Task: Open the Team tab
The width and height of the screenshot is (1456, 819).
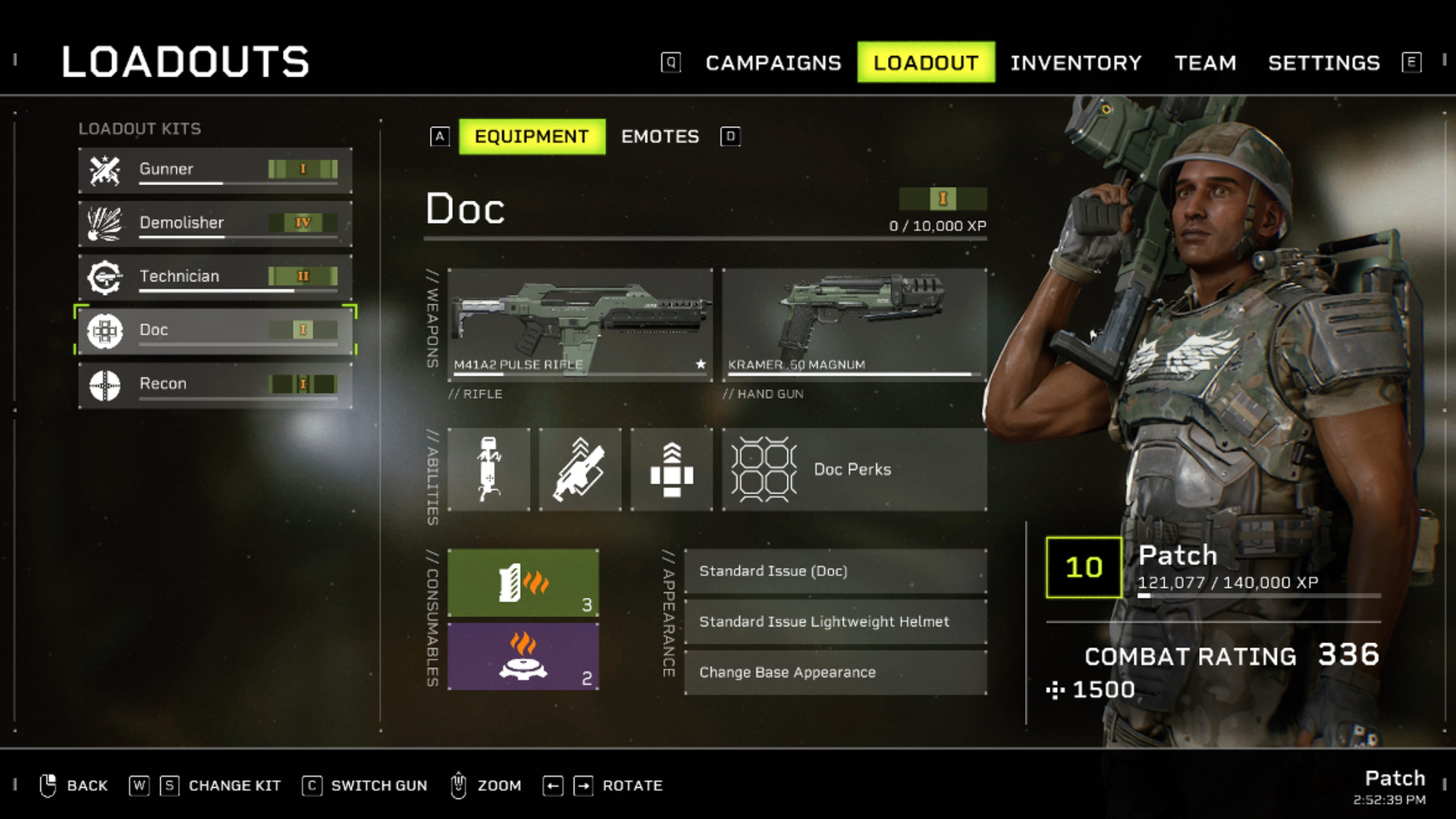Action: [x=1205, y=63]
